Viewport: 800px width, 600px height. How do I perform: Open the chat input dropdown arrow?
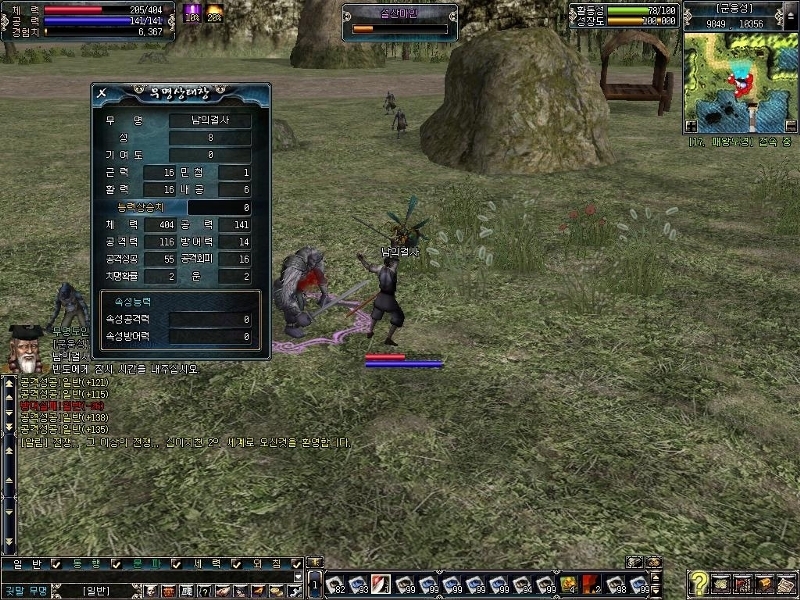click(297, 577)
